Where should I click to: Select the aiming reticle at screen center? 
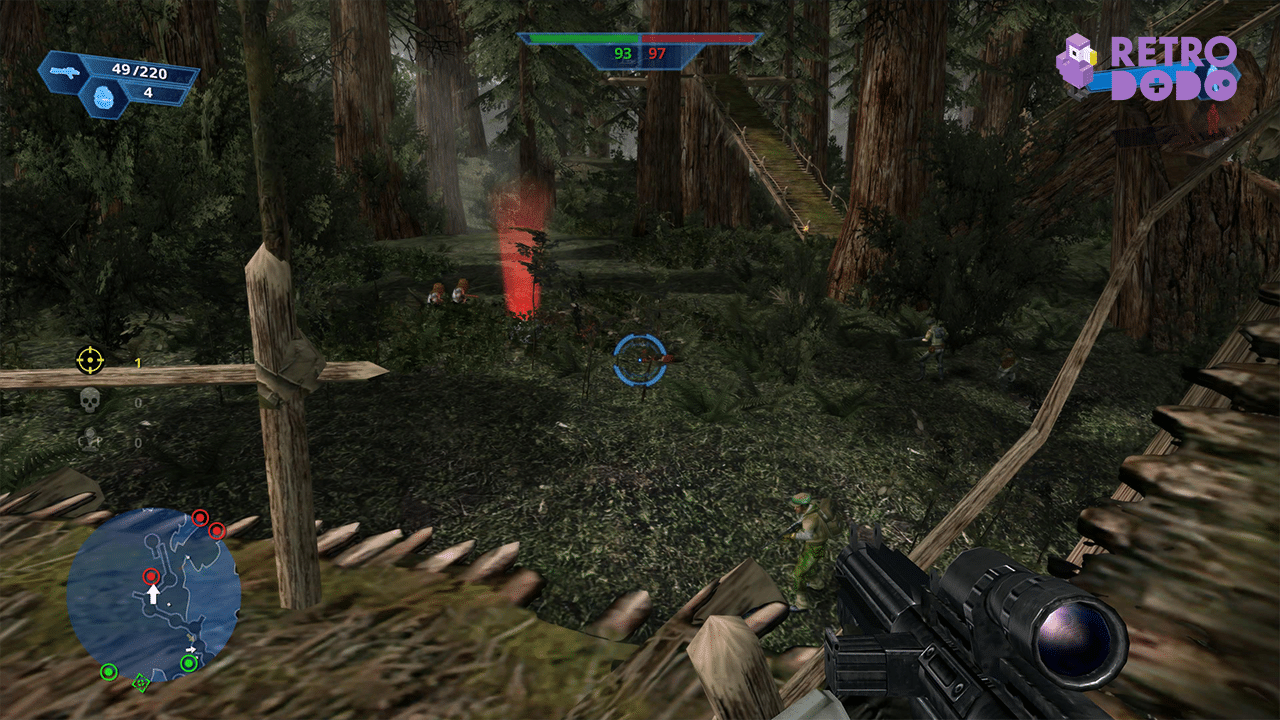coord(638,358)
